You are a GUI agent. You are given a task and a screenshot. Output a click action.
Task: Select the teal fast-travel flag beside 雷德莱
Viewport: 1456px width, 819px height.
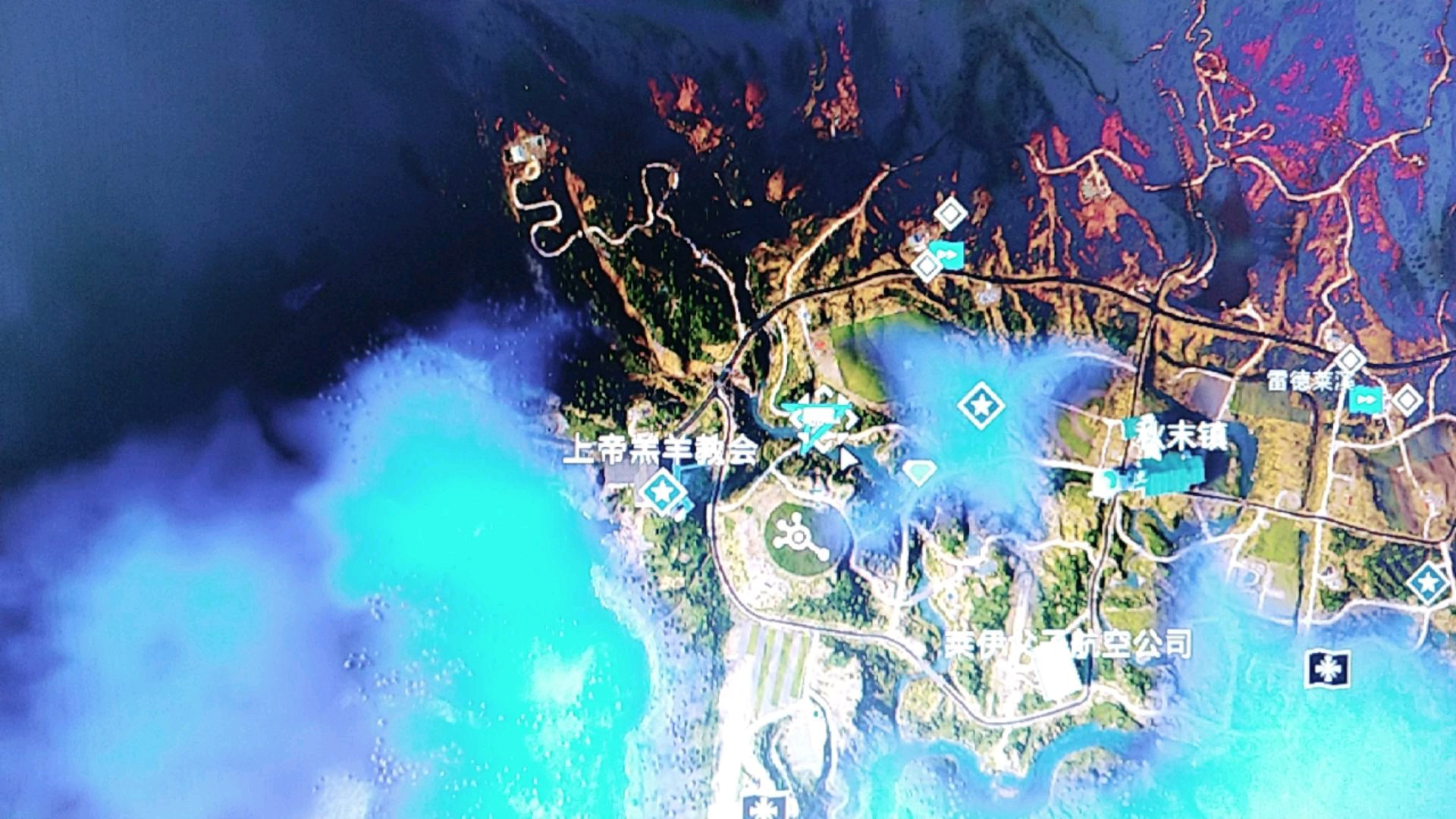click(x=1365, y=399)
